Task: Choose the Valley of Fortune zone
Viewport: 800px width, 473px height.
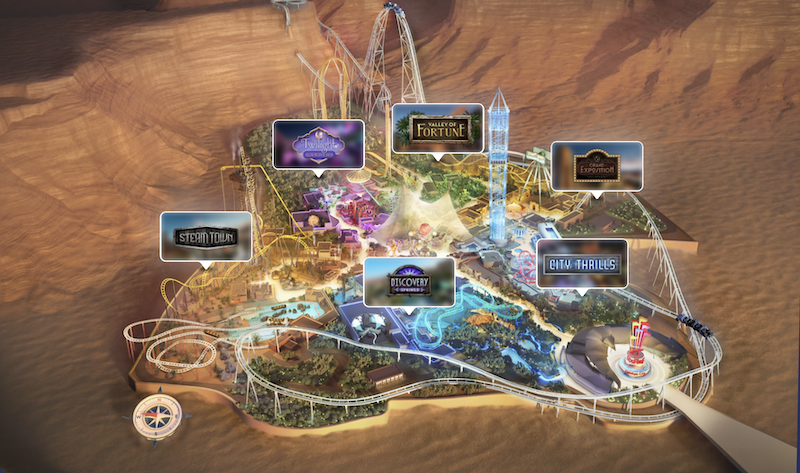Action: point(438,127)
